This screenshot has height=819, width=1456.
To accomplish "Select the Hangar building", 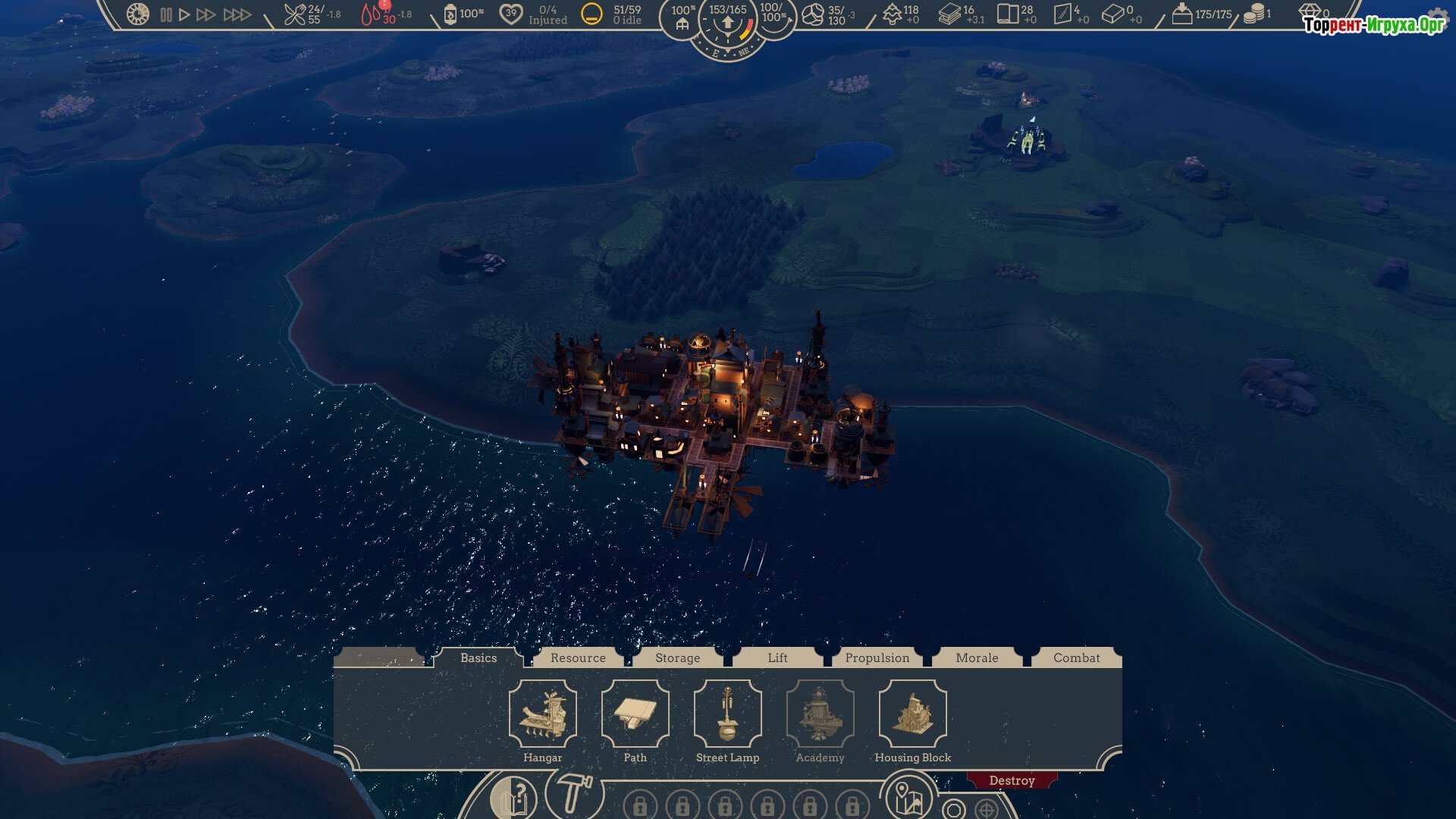I will 543,714.
